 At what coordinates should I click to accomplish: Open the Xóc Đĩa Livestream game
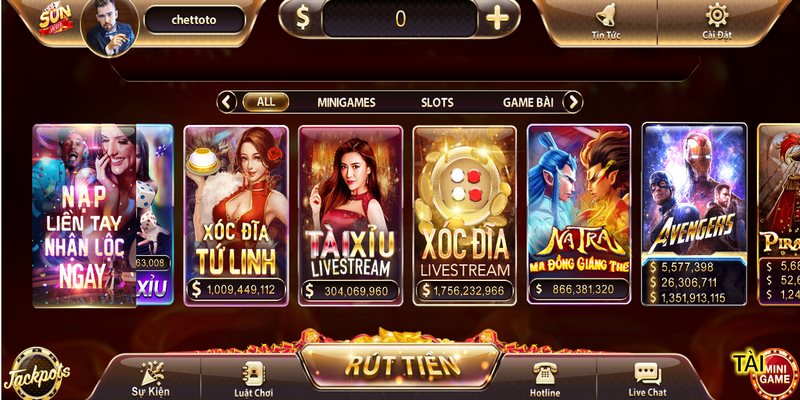(465, 214)
